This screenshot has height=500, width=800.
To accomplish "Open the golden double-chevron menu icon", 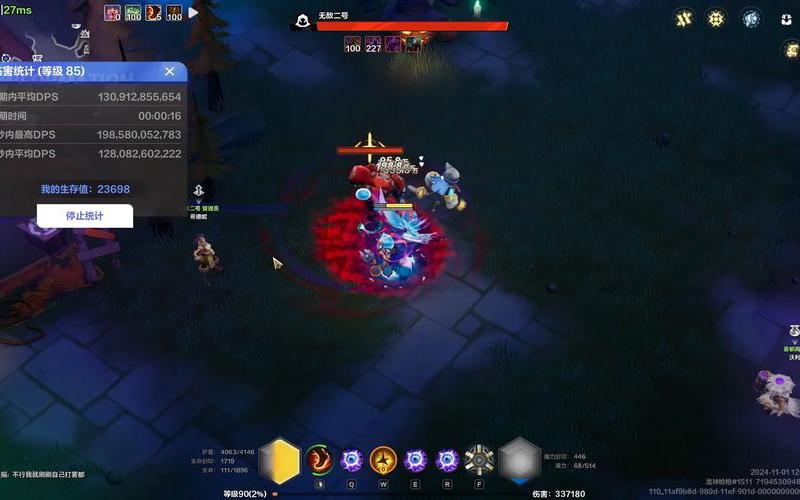I will tap(684, 18).
